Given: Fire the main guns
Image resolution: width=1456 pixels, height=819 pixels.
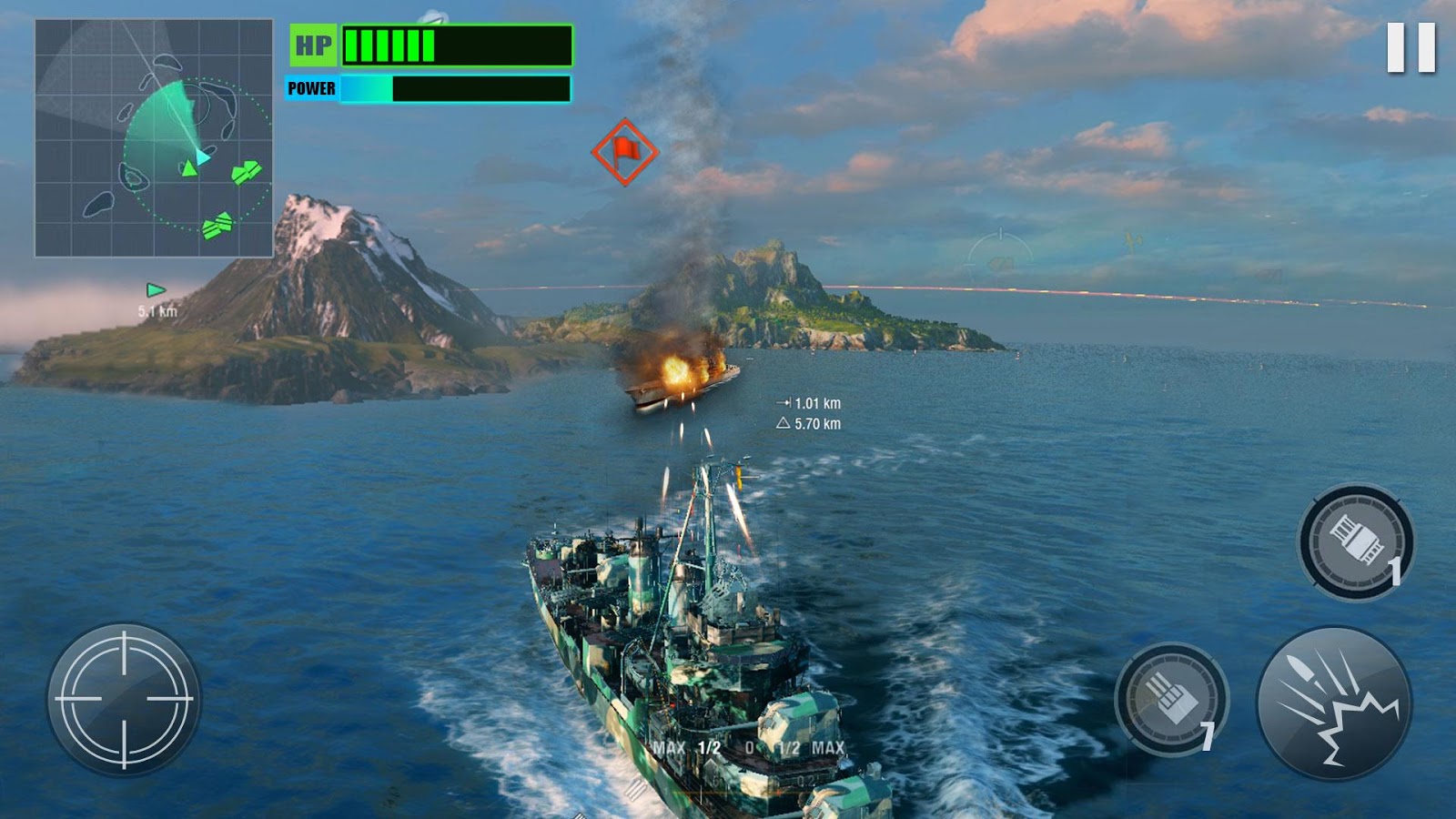Looking at the screenshot, I should pyautogui.click(x=1334, y=703).
